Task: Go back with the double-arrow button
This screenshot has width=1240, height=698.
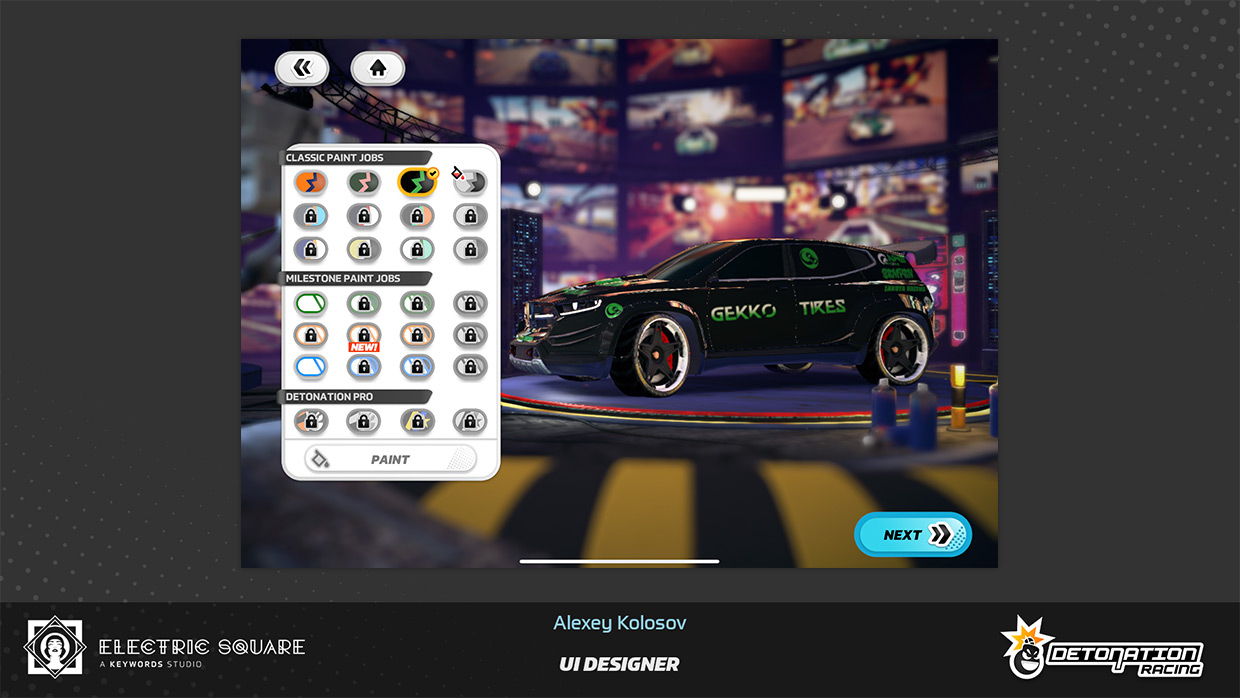Action: 302,68
